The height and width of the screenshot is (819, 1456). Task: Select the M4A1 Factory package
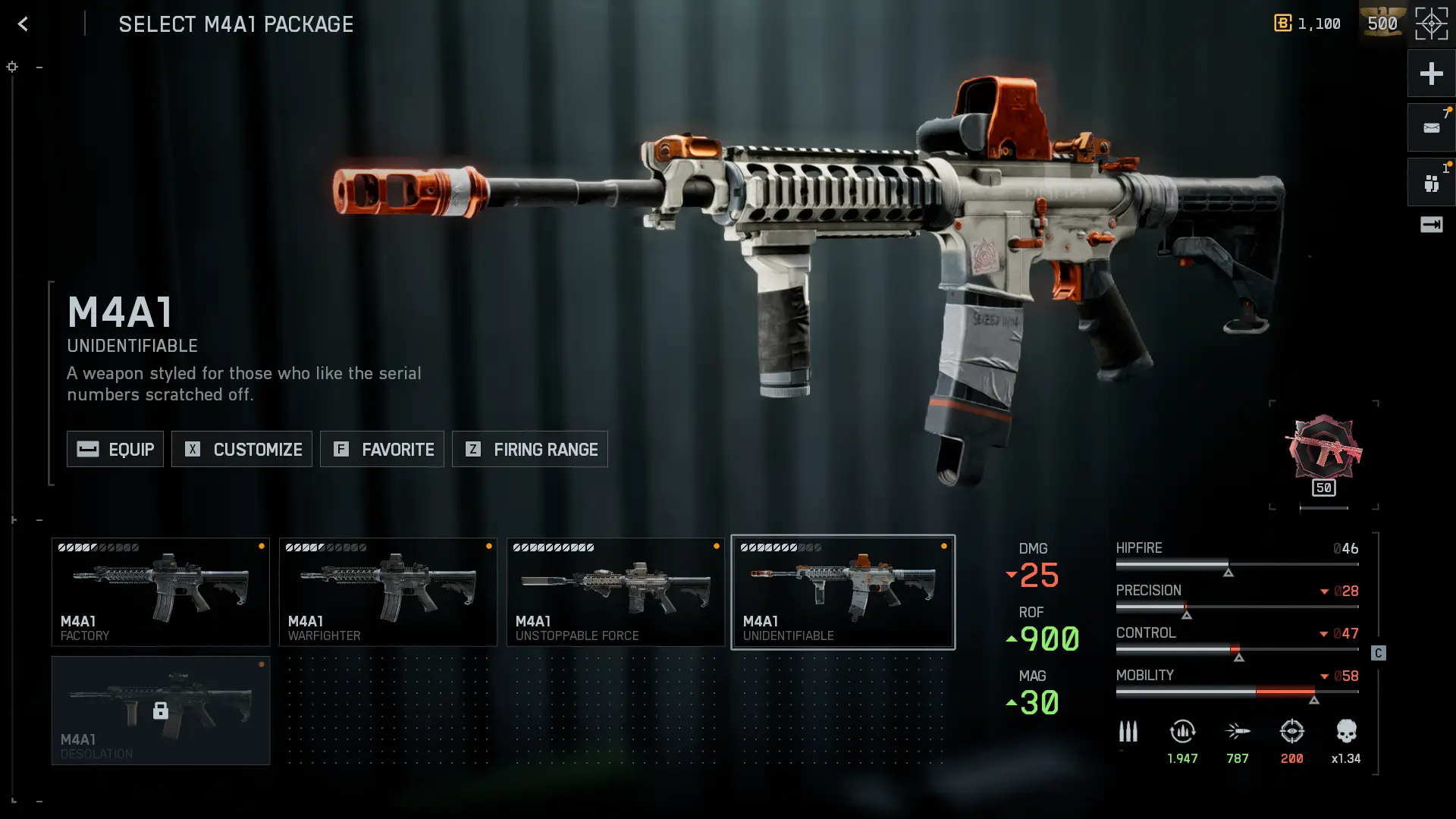pyautogui.click(x=161, y=592)
